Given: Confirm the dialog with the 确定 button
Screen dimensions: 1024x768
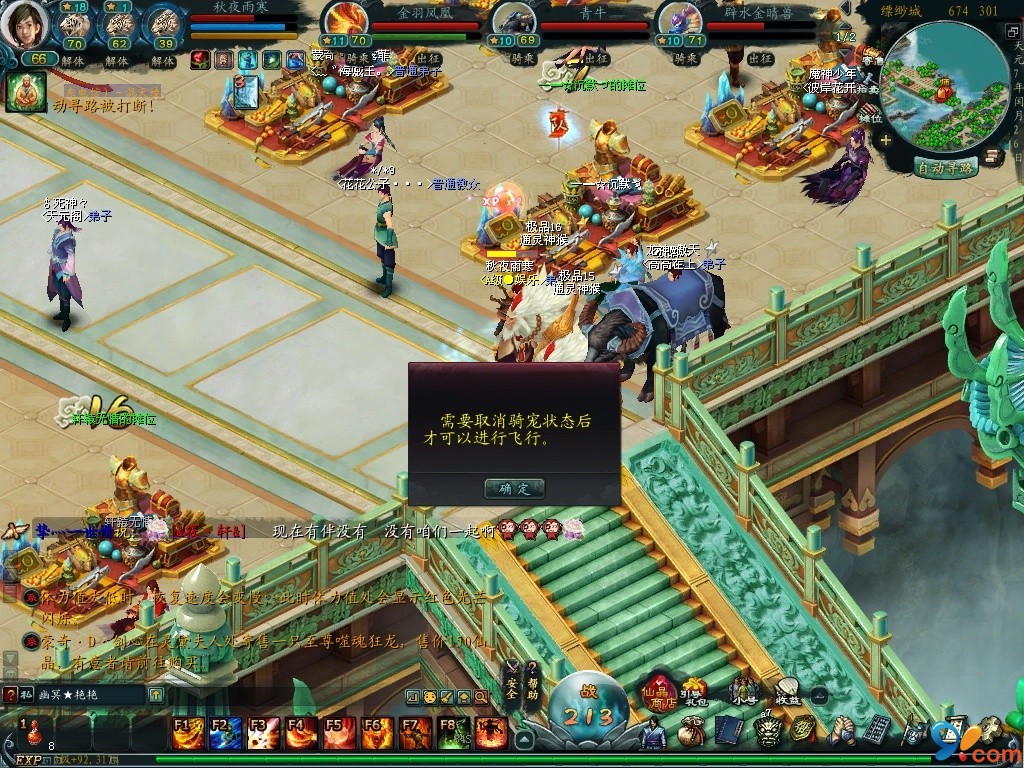Looking at the screenshot, I should (514, 488).
